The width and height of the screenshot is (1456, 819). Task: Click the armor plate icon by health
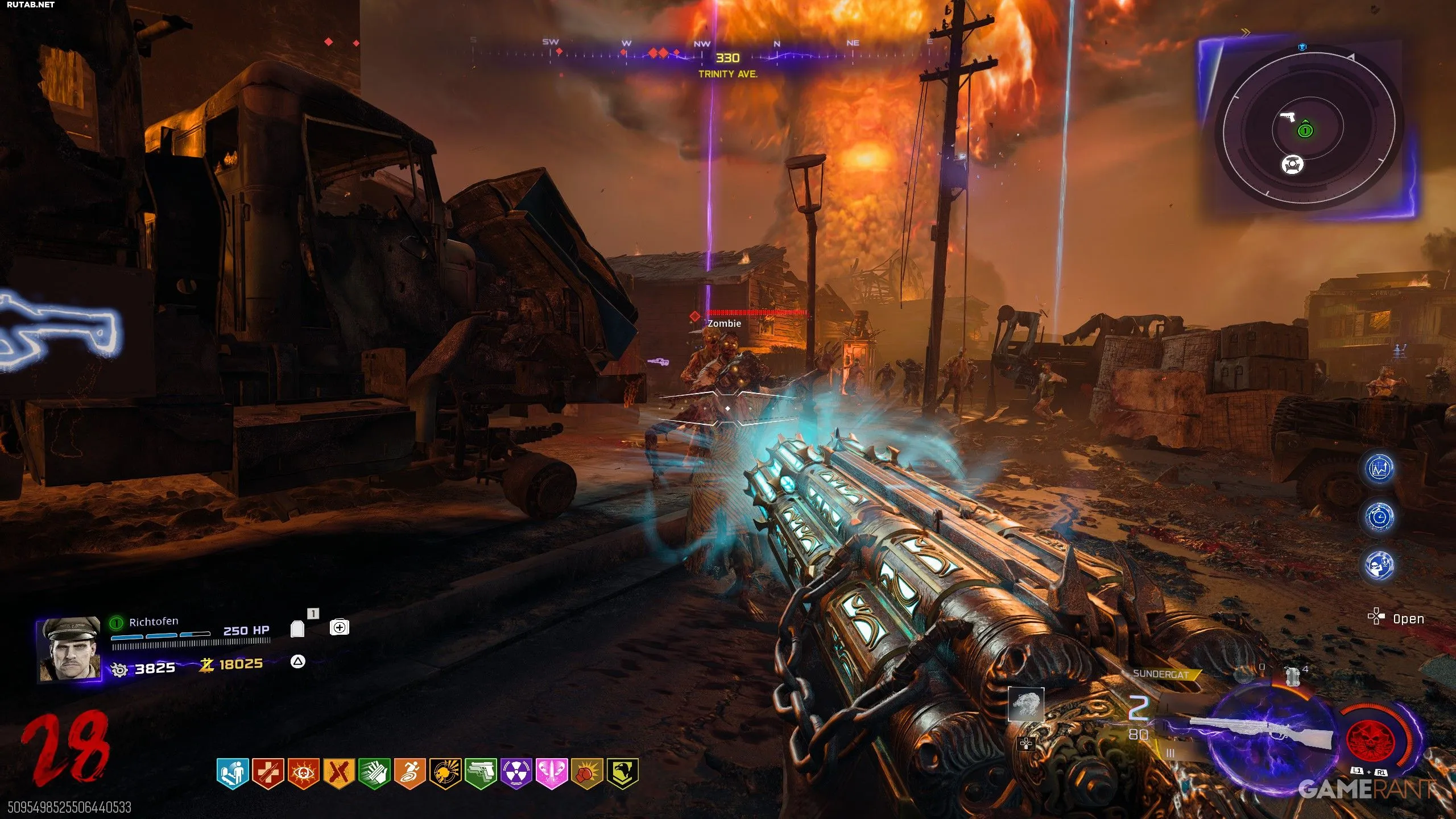[297, 628]
